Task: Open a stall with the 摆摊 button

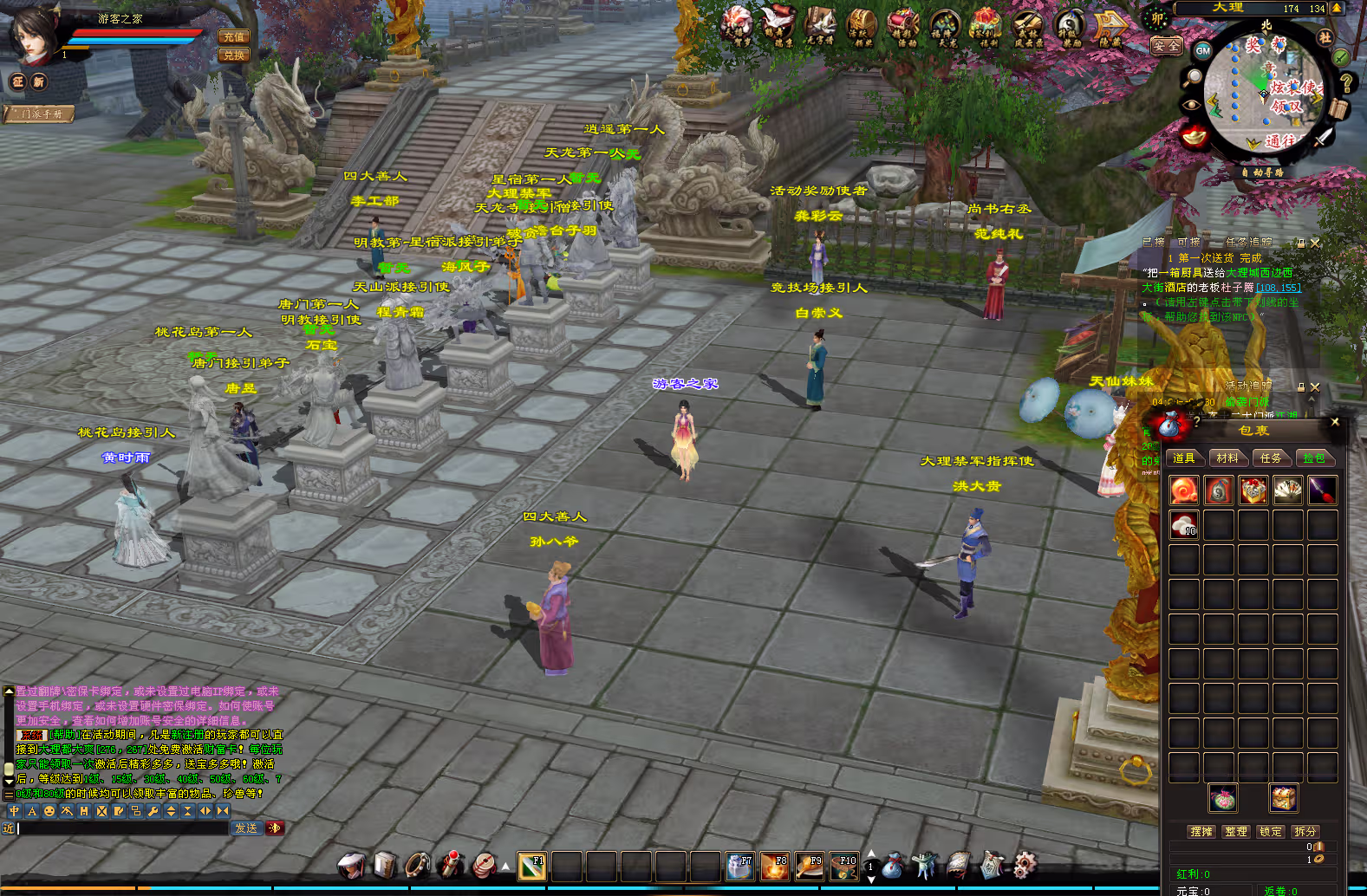Action: pyautogui.click(x=1201, y=831)
